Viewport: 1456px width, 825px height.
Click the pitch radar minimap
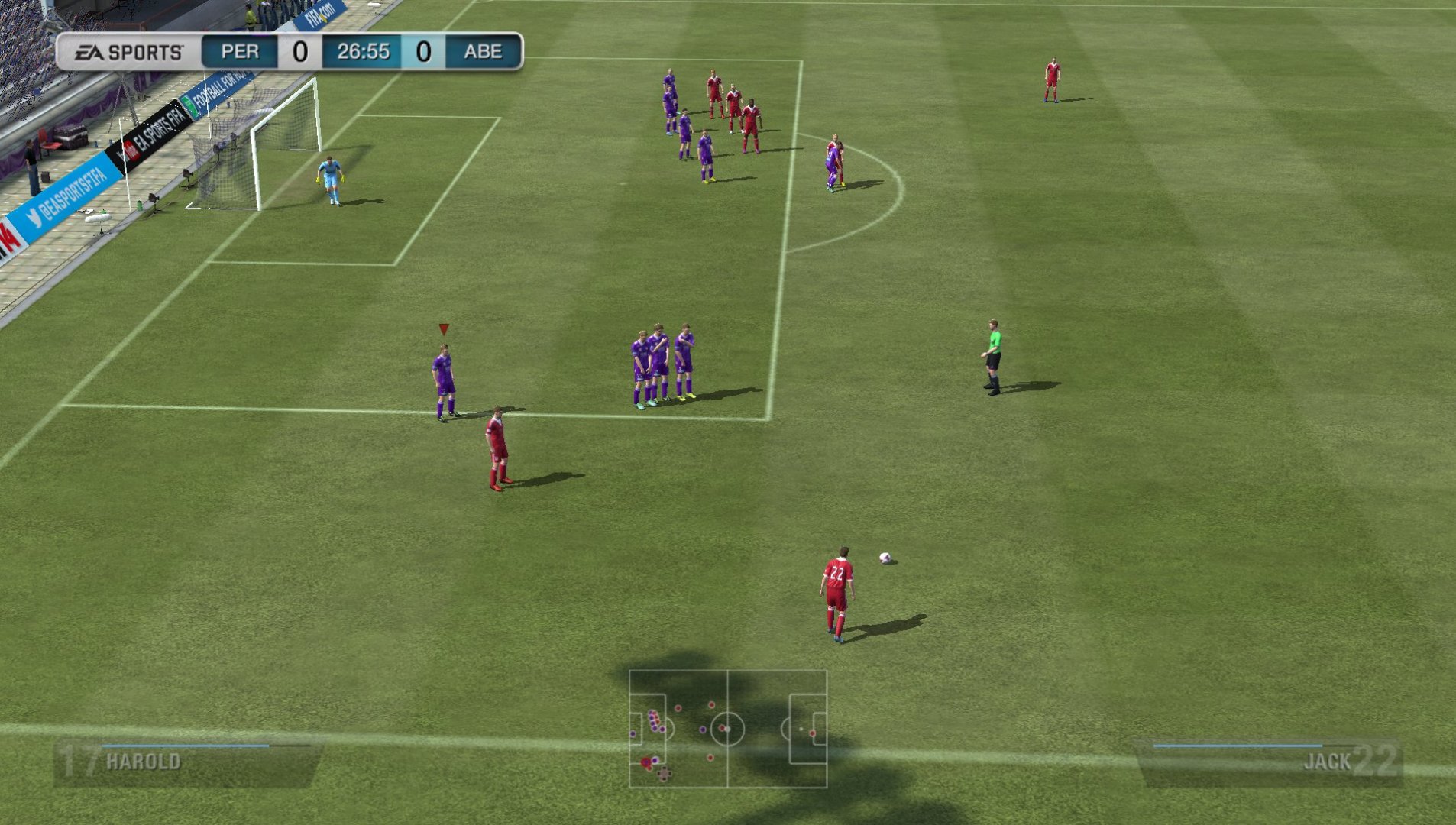pyautogui.click(x=728, y=729)
